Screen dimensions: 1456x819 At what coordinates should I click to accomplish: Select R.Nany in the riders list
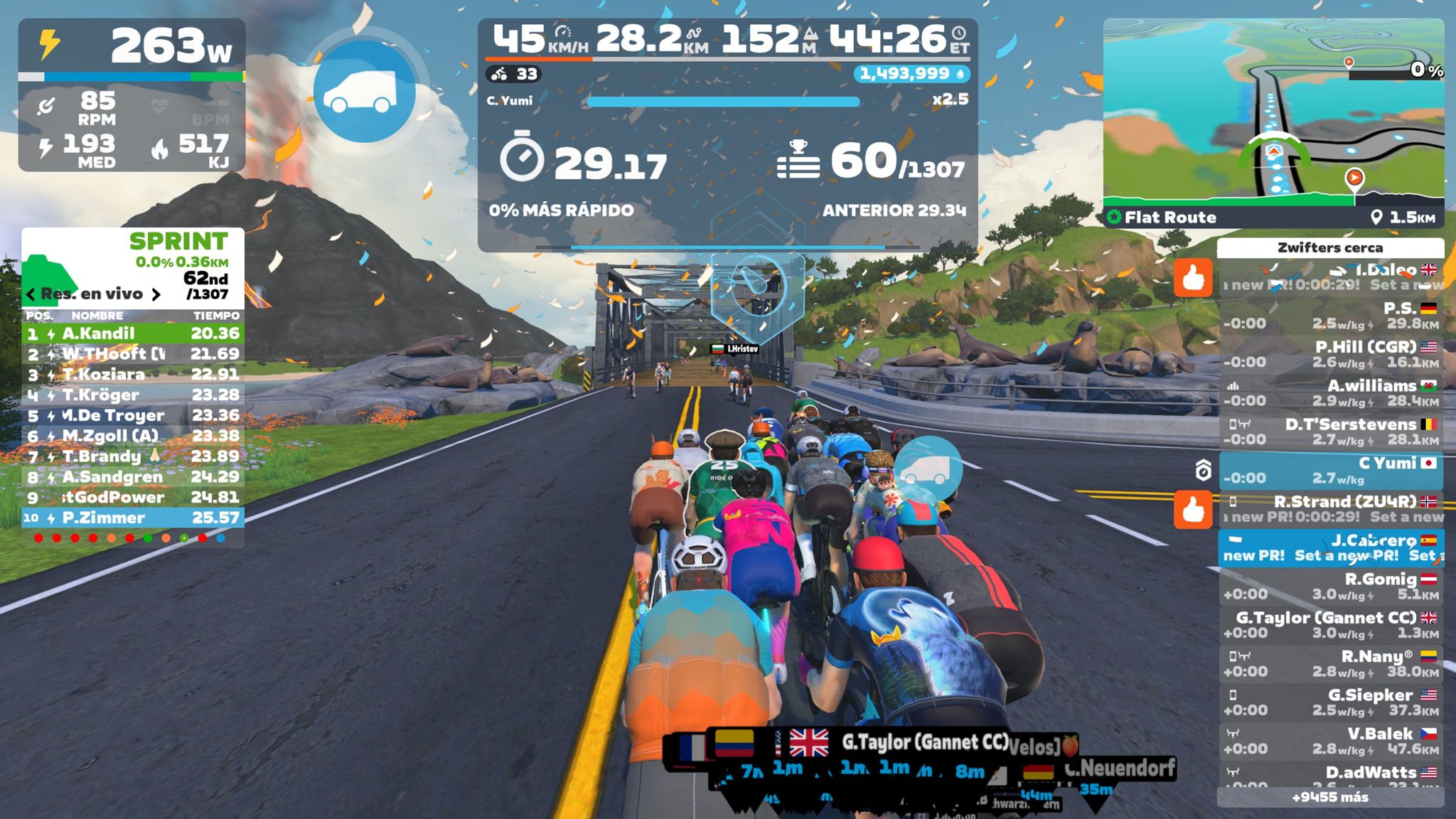(x=1329, y=663)
